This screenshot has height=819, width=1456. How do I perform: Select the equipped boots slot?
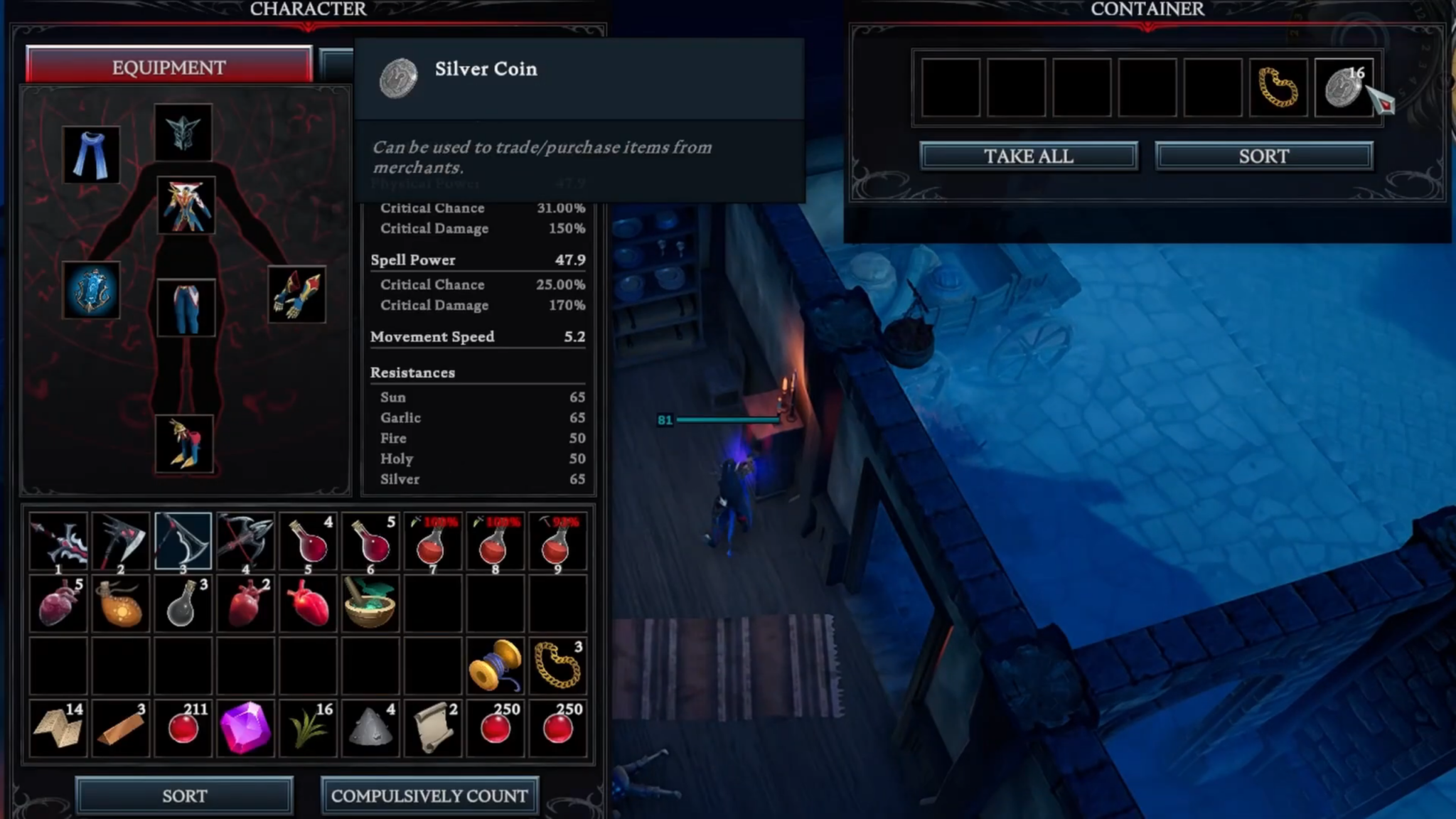pos(186,444)
